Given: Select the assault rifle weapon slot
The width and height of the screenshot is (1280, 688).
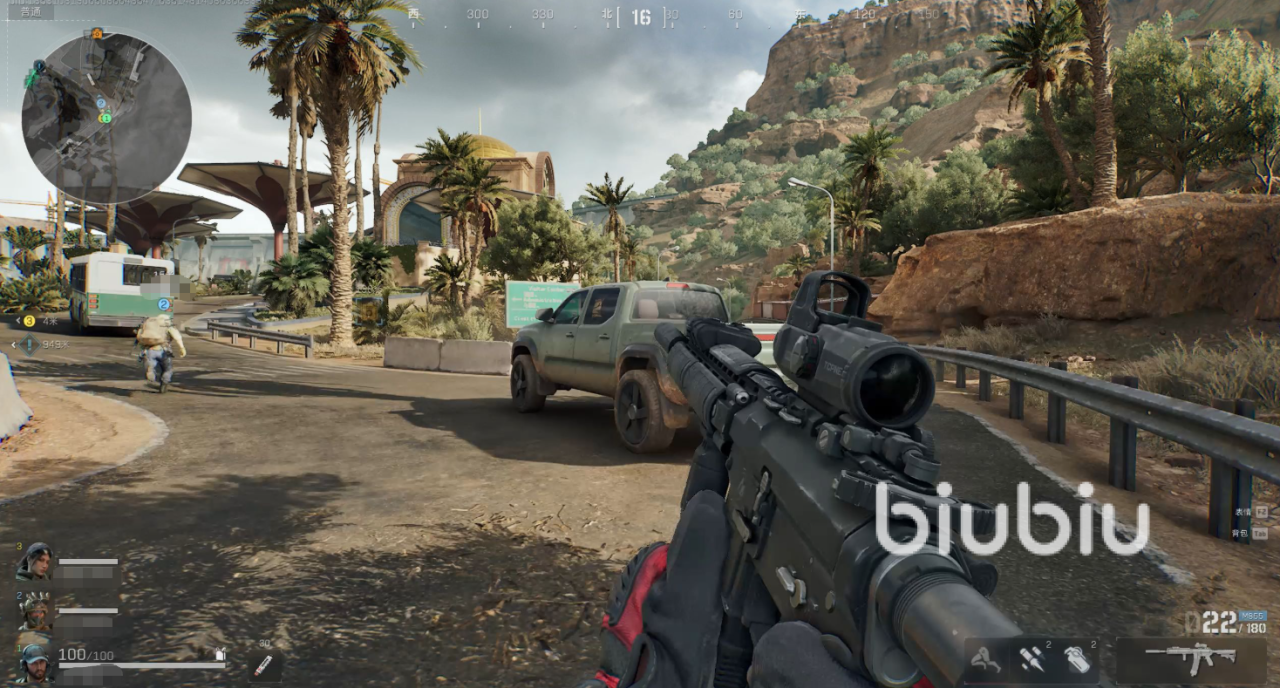Looking at the screenshot, I should [x=1192, y=658].
